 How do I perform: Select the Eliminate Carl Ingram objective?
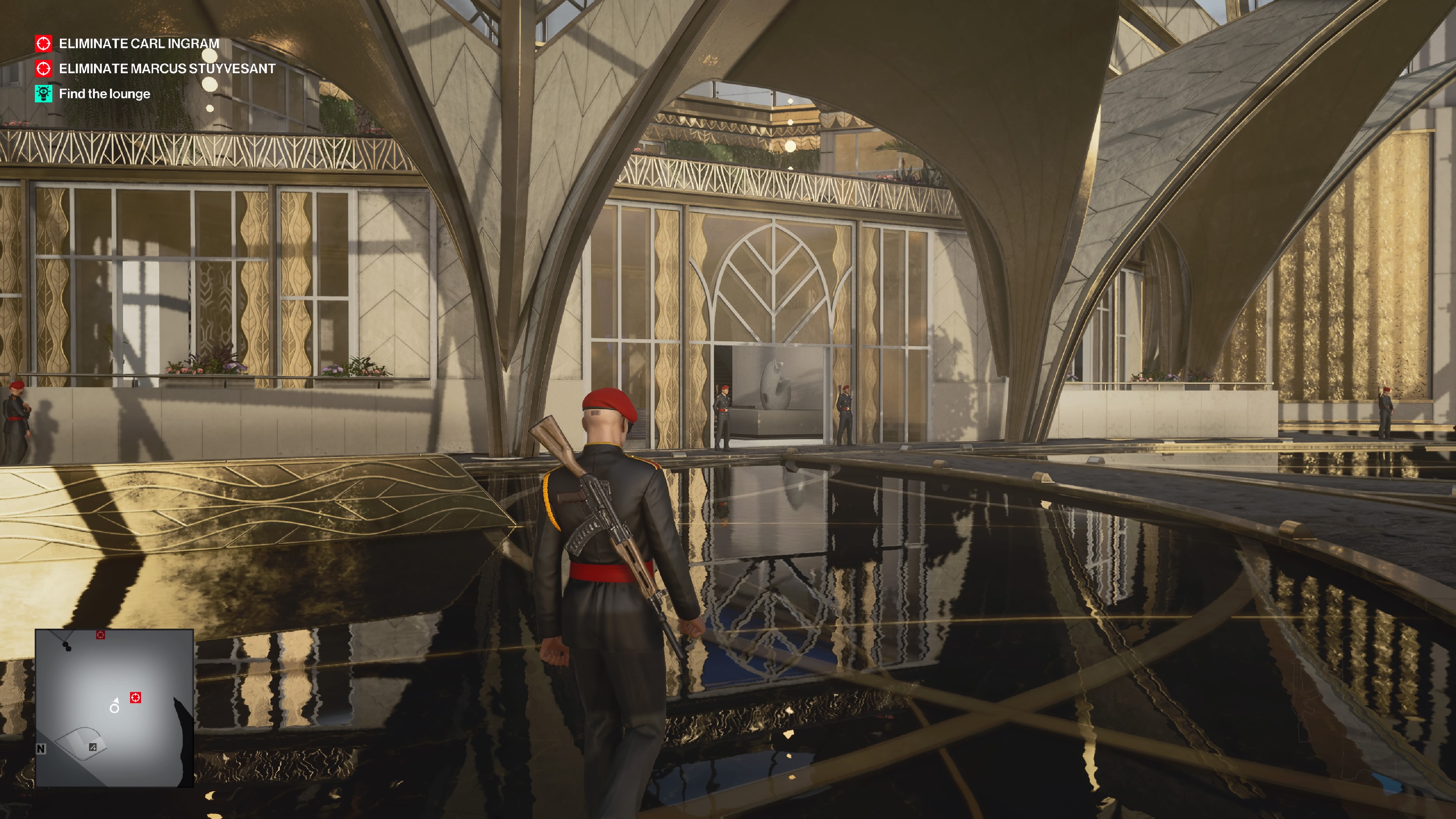point(138,44)
